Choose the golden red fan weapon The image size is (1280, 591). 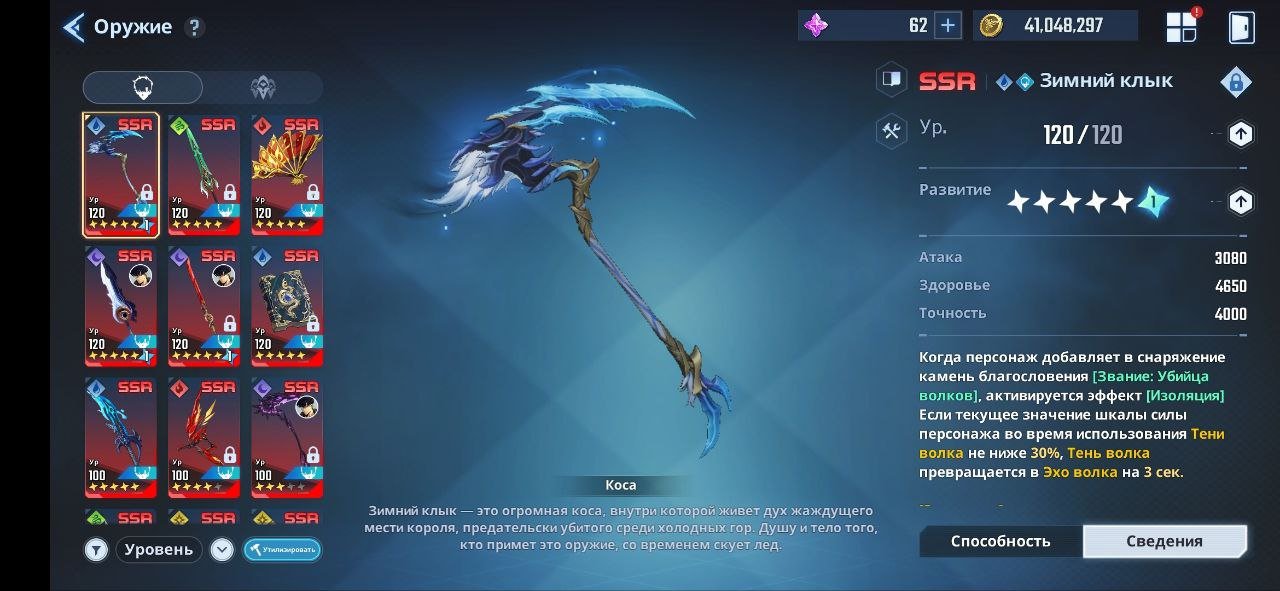(287, 175)
